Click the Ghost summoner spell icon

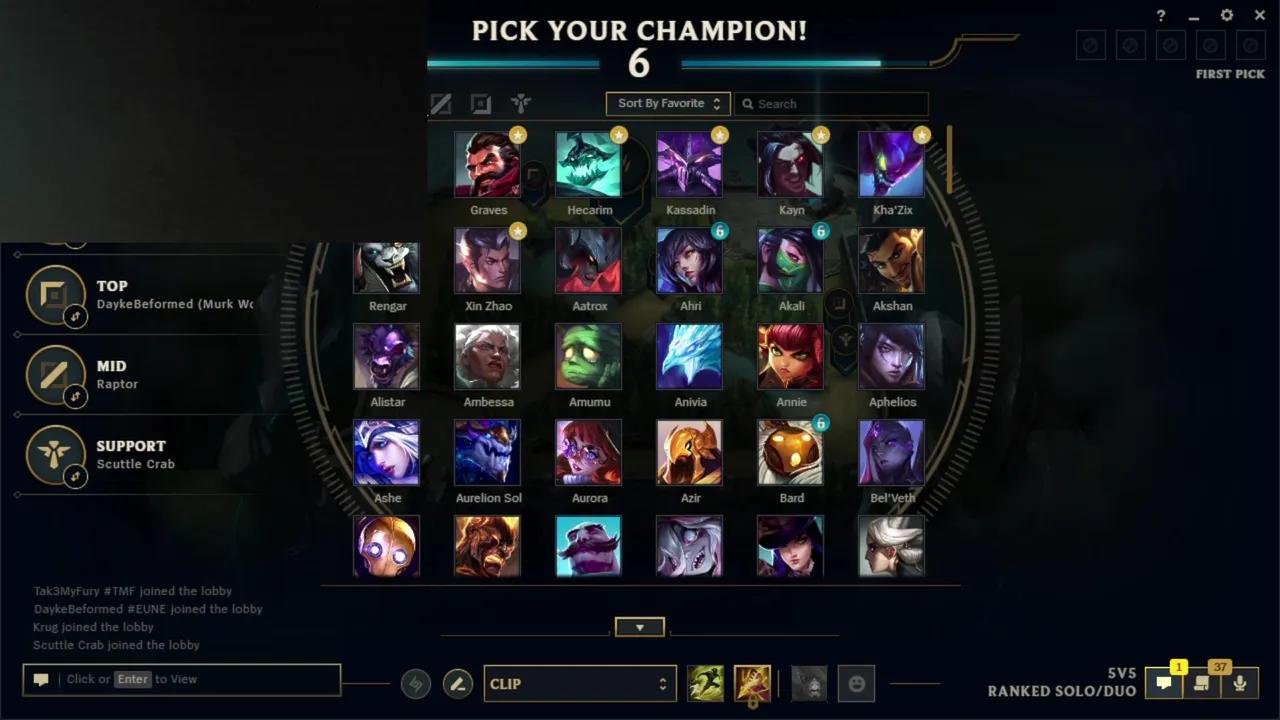pos(705,683)
